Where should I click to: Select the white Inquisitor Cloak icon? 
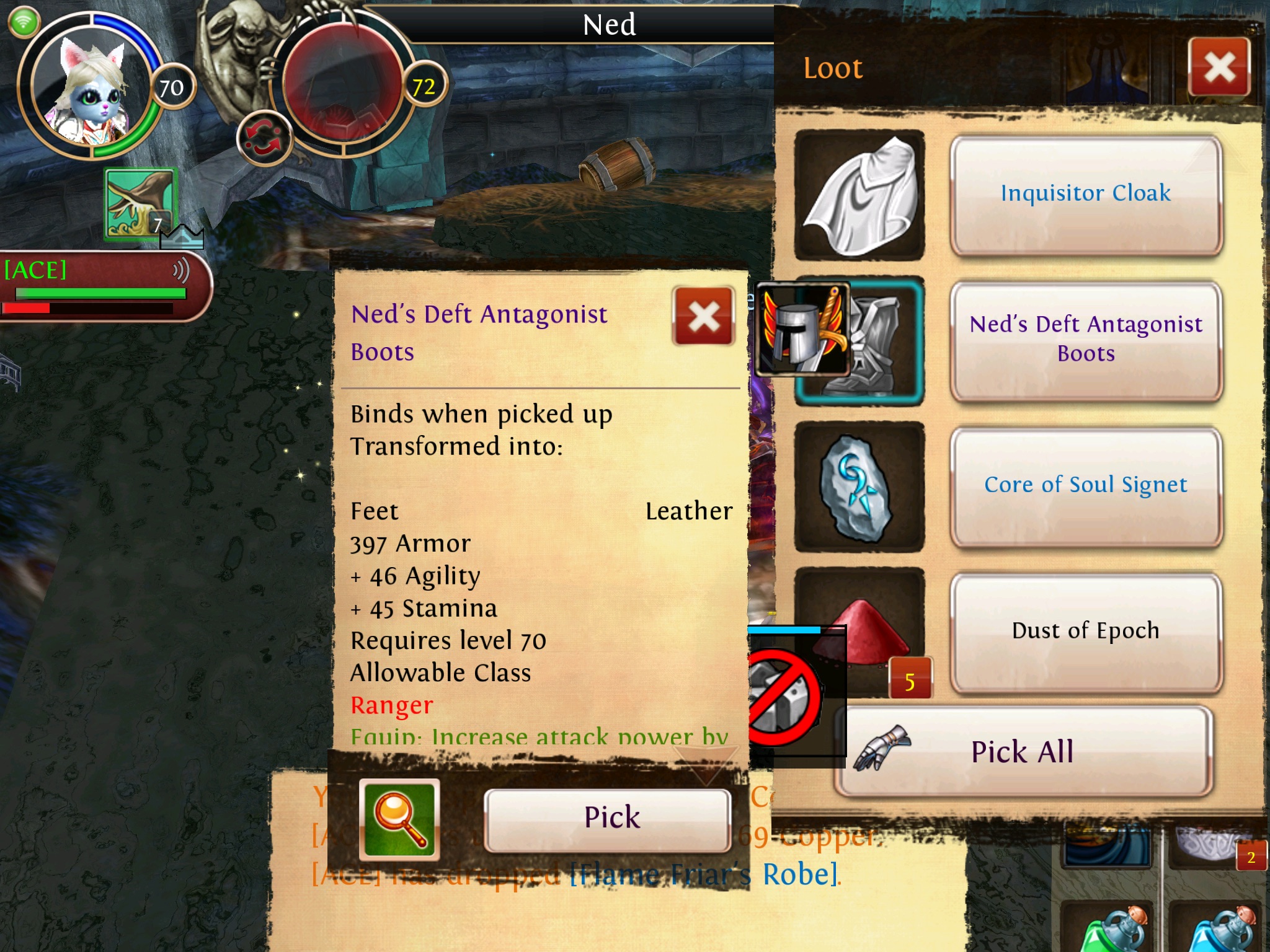click(859, 195)
